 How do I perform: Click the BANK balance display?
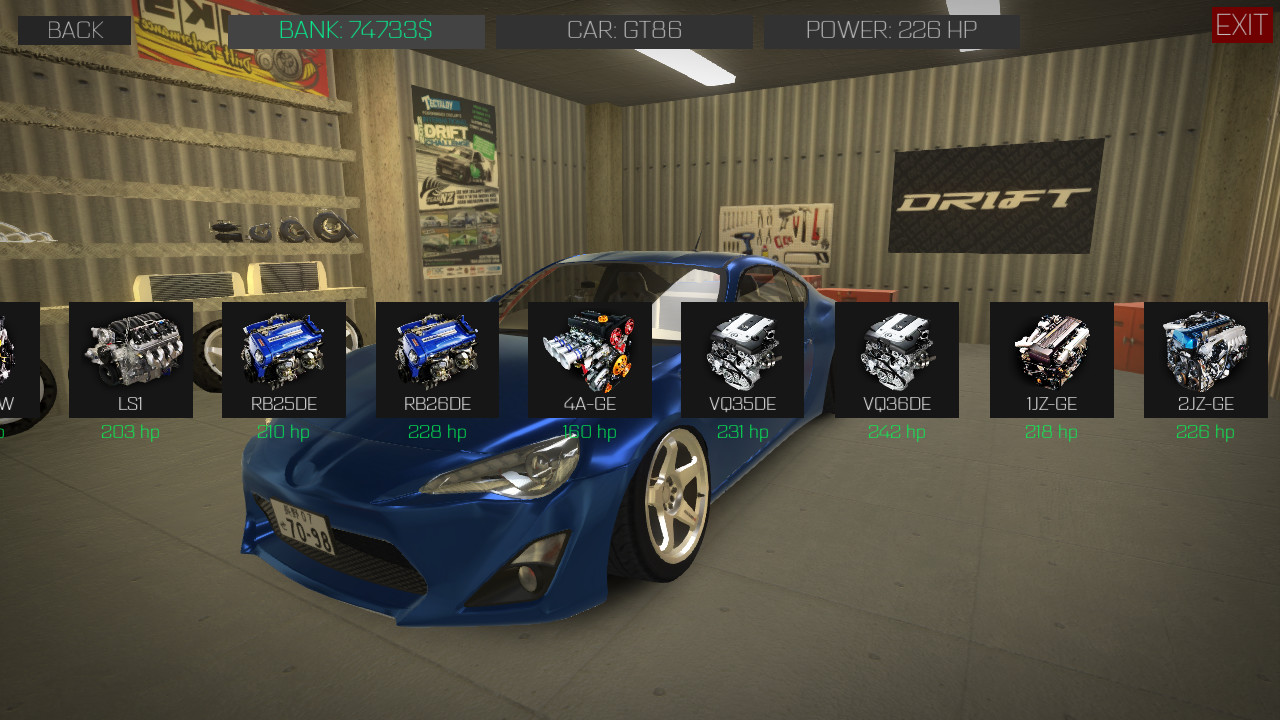tap(356, 30)
